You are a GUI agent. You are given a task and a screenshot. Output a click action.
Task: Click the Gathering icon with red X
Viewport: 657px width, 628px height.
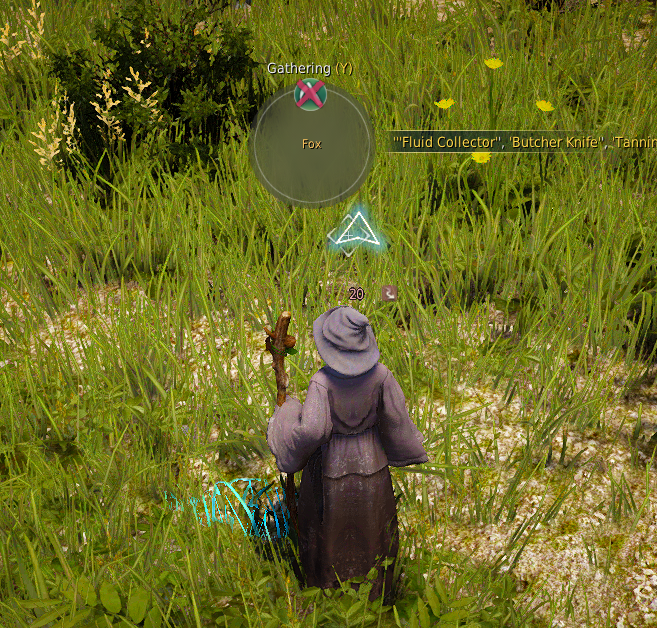pos(311,95)
